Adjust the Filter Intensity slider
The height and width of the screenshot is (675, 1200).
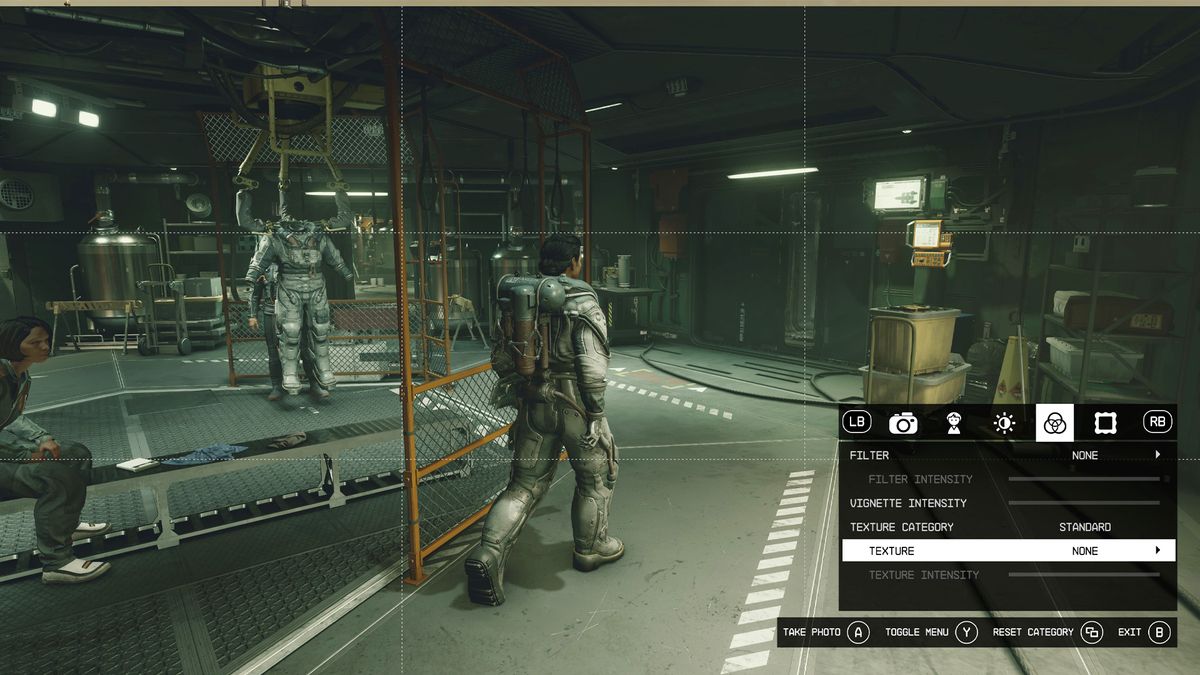1084,479
